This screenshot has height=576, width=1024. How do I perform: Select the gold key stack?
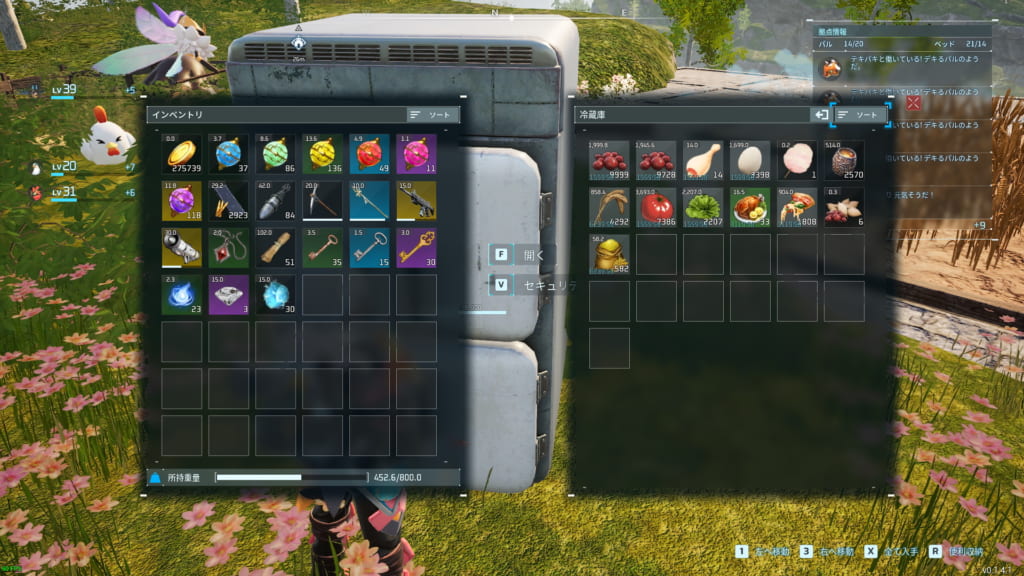pyautogui.click(x=416, y=248)
